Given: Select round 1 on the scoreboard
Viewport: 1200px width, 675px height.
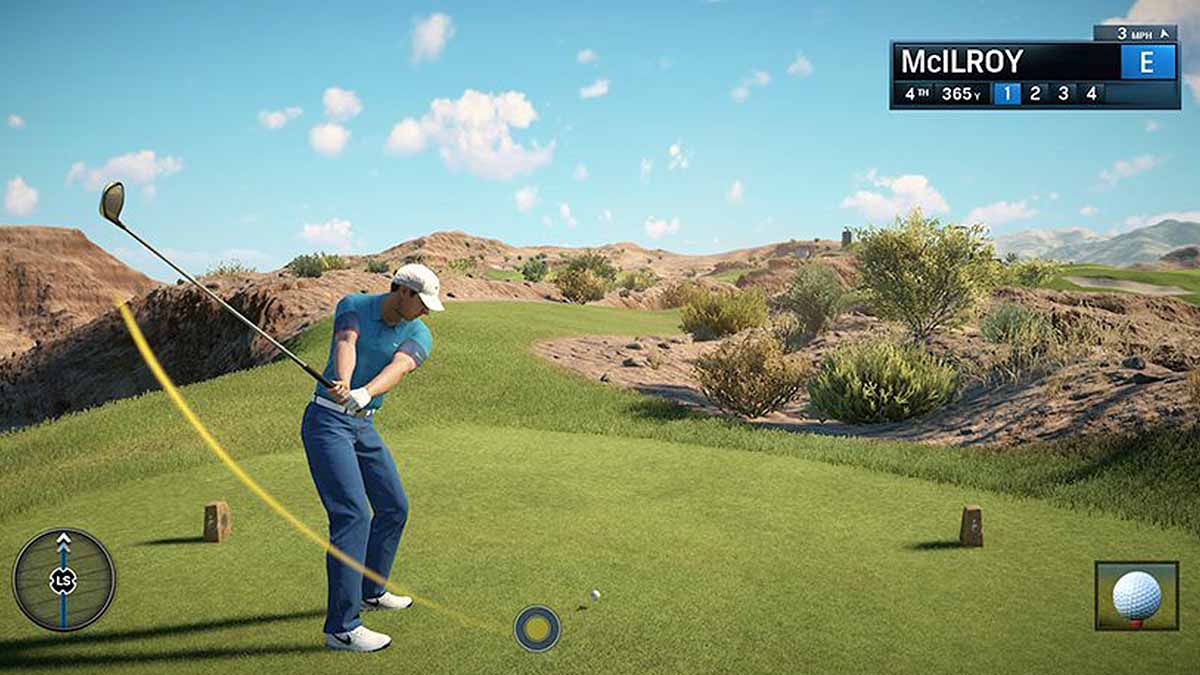Looking at the screenshot, I should click(1006, 94).
